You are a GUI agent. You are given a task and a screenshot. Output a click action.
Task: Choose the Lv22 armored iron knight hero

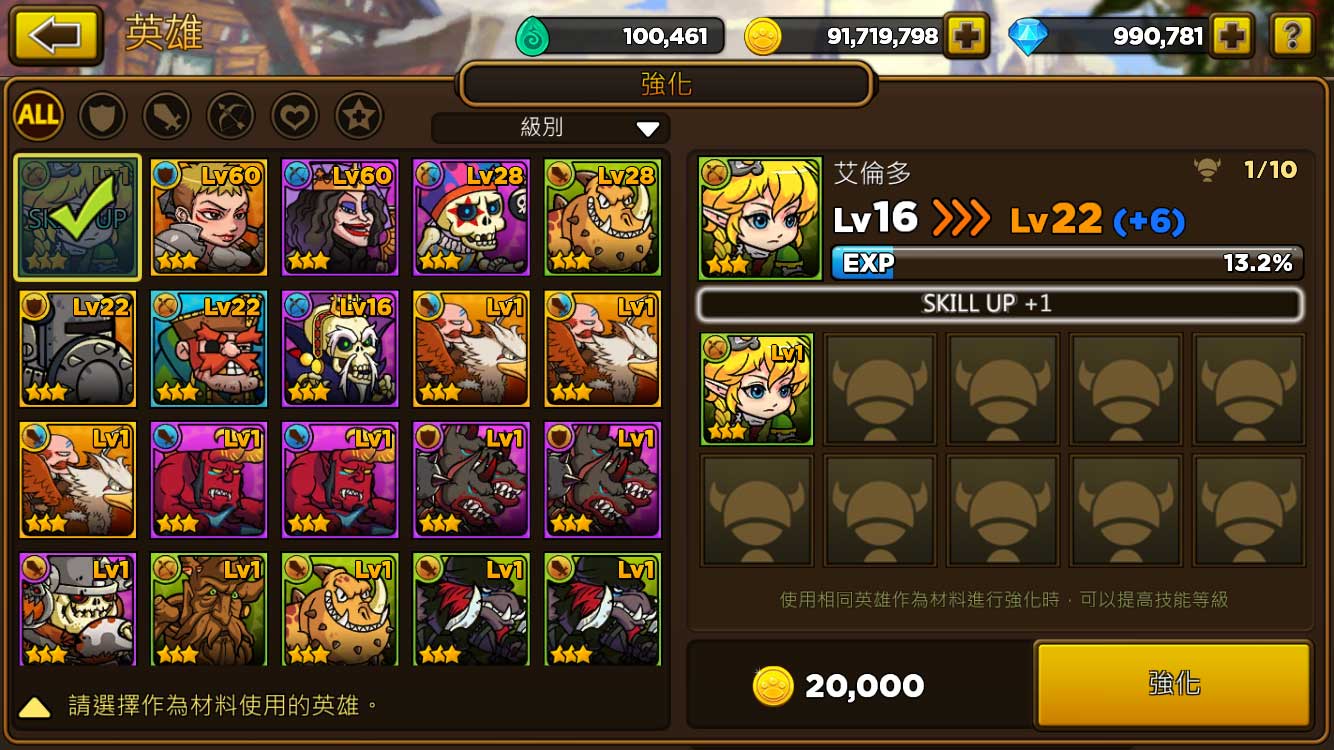pos(78,349)
